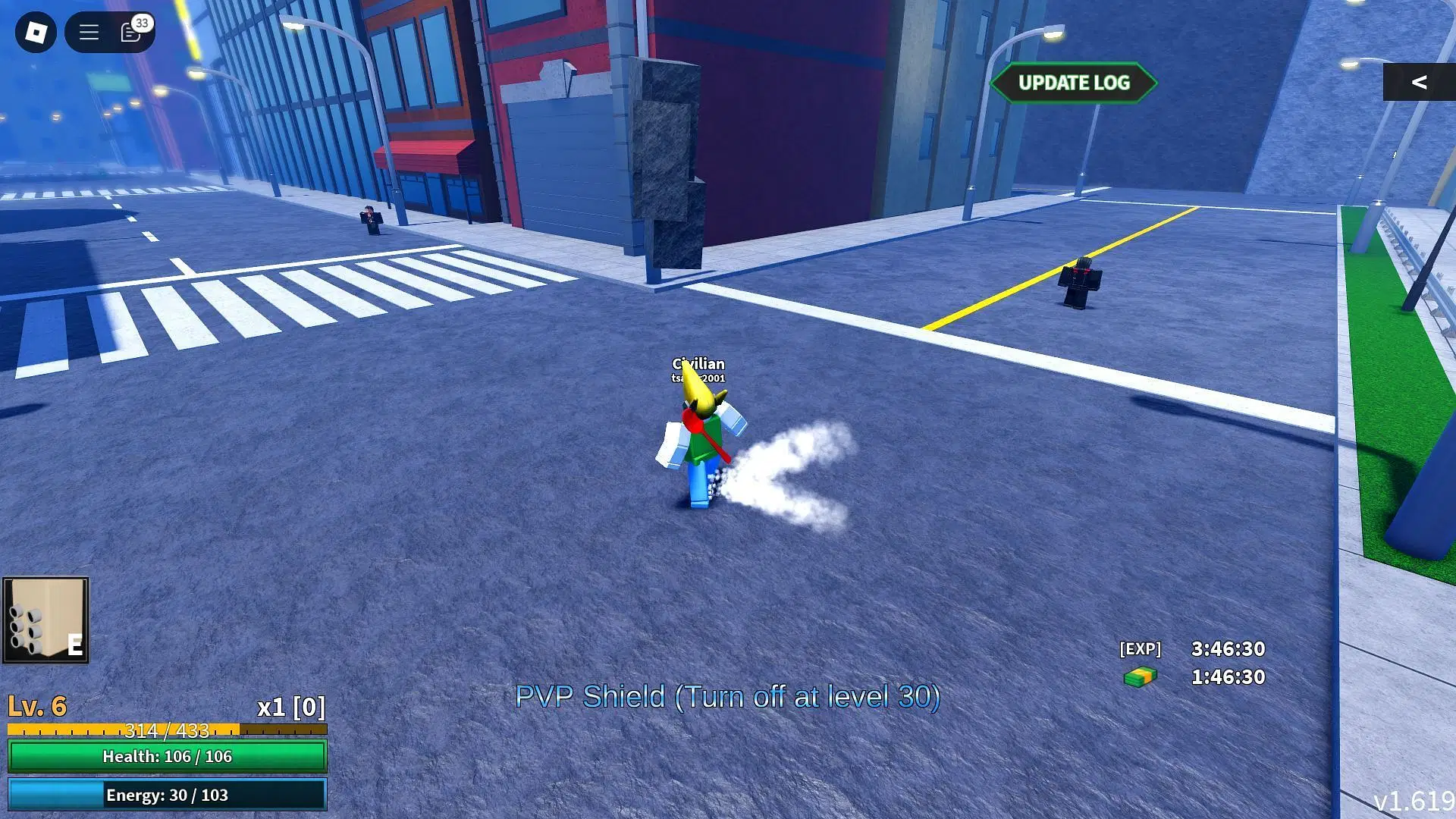Screen dimensions: 1456x819
Task: Click the blue Energy bar
Action: [168, 795]
